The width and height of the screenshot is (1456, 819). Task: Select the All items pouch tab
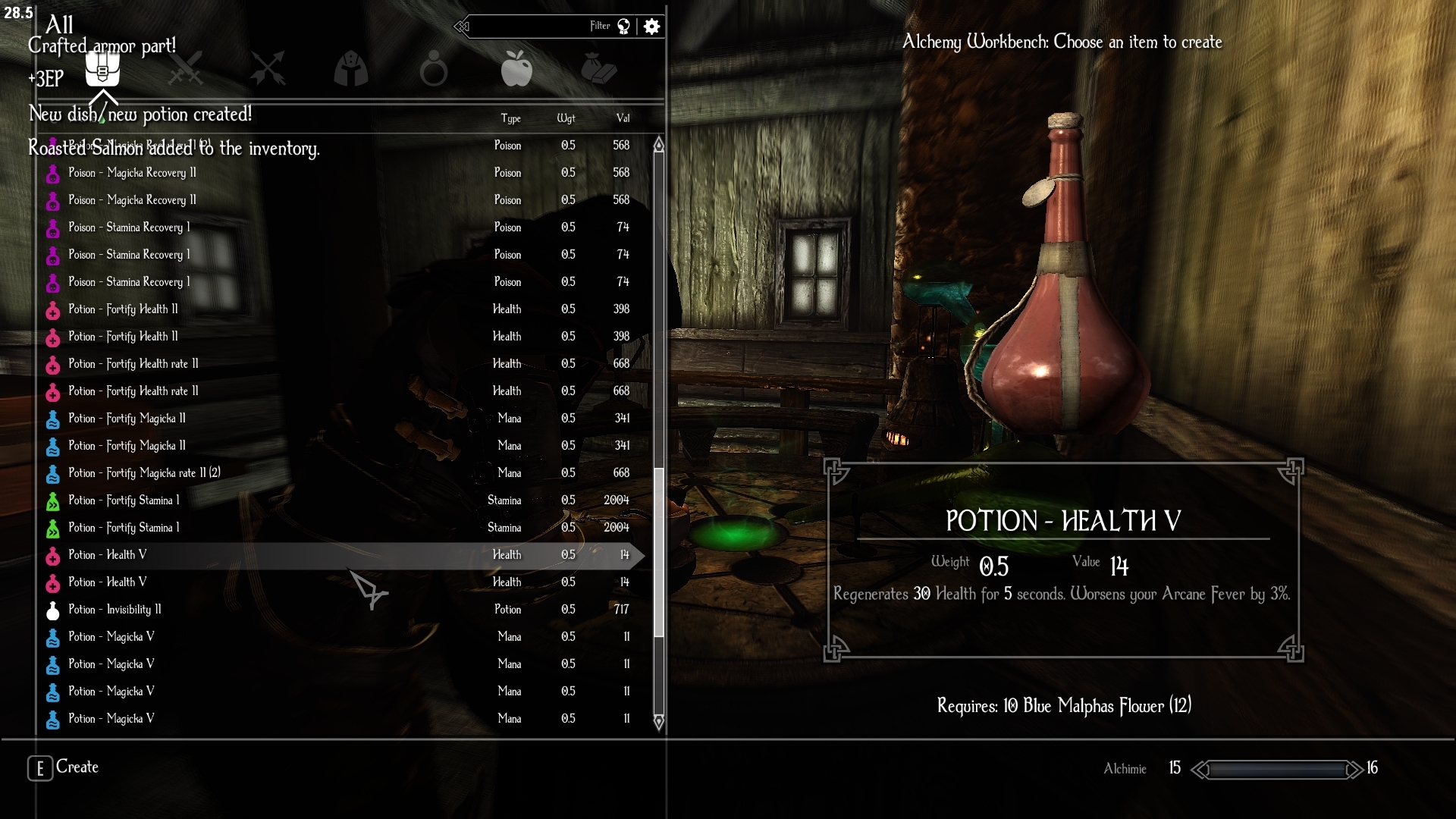click(102, 69)
